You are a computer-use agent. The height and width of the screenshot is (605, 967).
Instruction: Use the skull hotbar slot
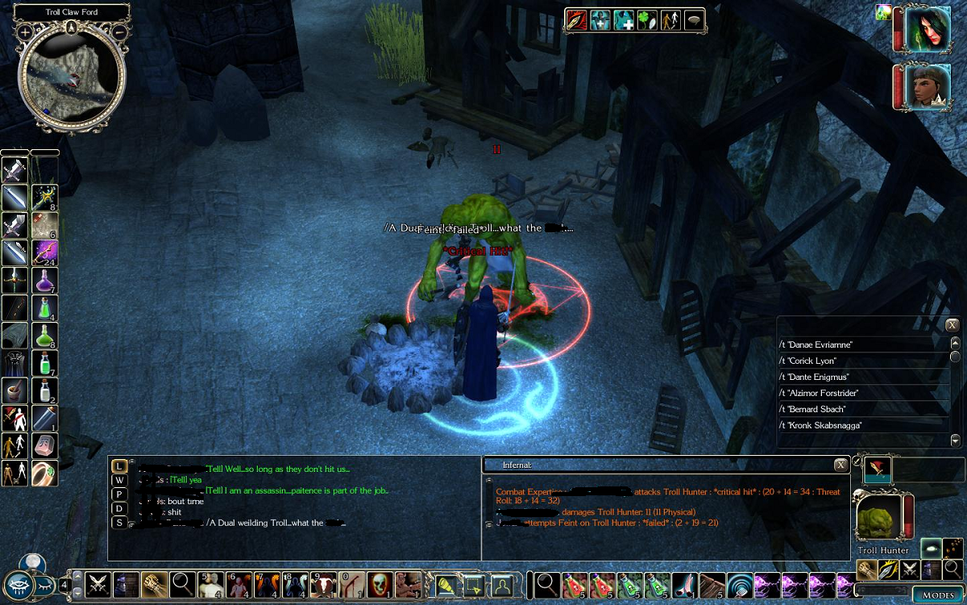click(x=380, y=585)
